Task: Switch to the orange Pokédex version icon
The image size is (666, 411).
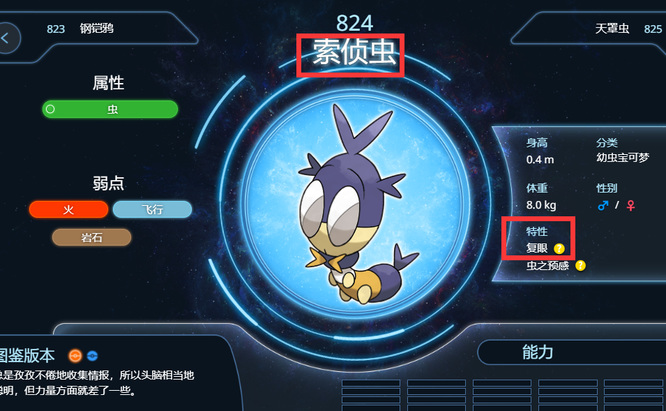Action: tap(74, 354)
